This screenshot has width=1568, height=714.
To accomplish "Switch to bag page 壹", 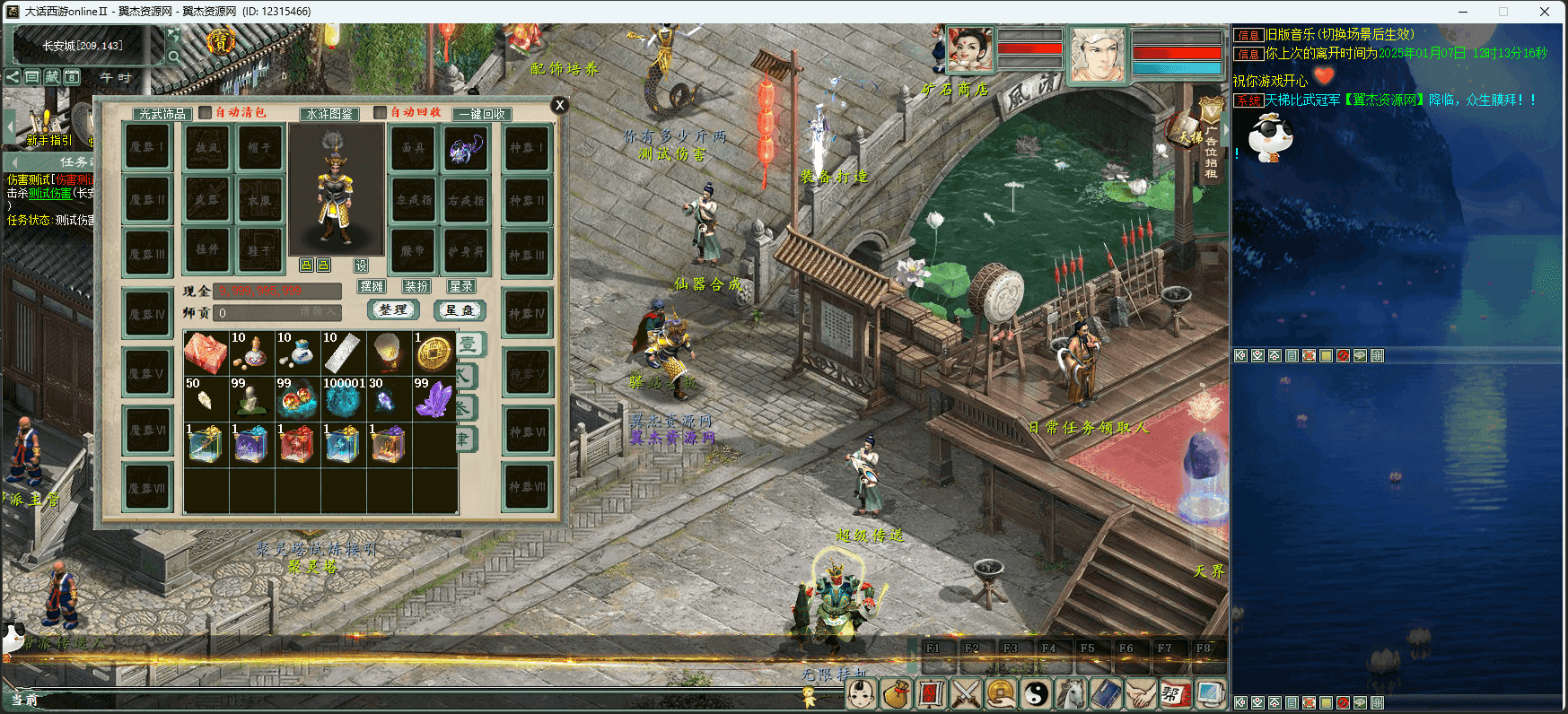I will (x=469, y=344).
